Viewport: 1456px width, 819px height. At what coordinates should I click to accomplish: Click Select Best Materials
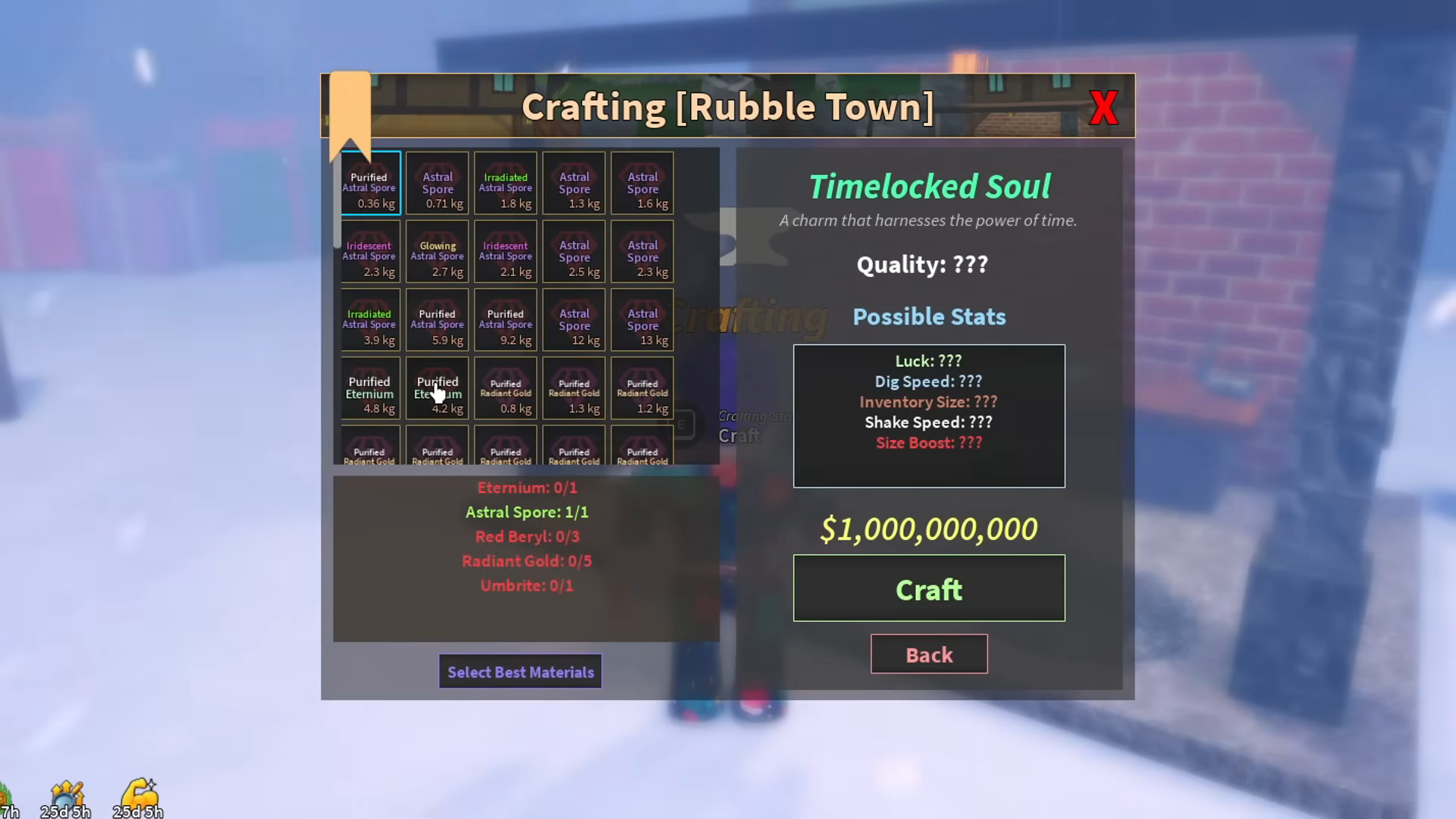click(x=520, y=672)
